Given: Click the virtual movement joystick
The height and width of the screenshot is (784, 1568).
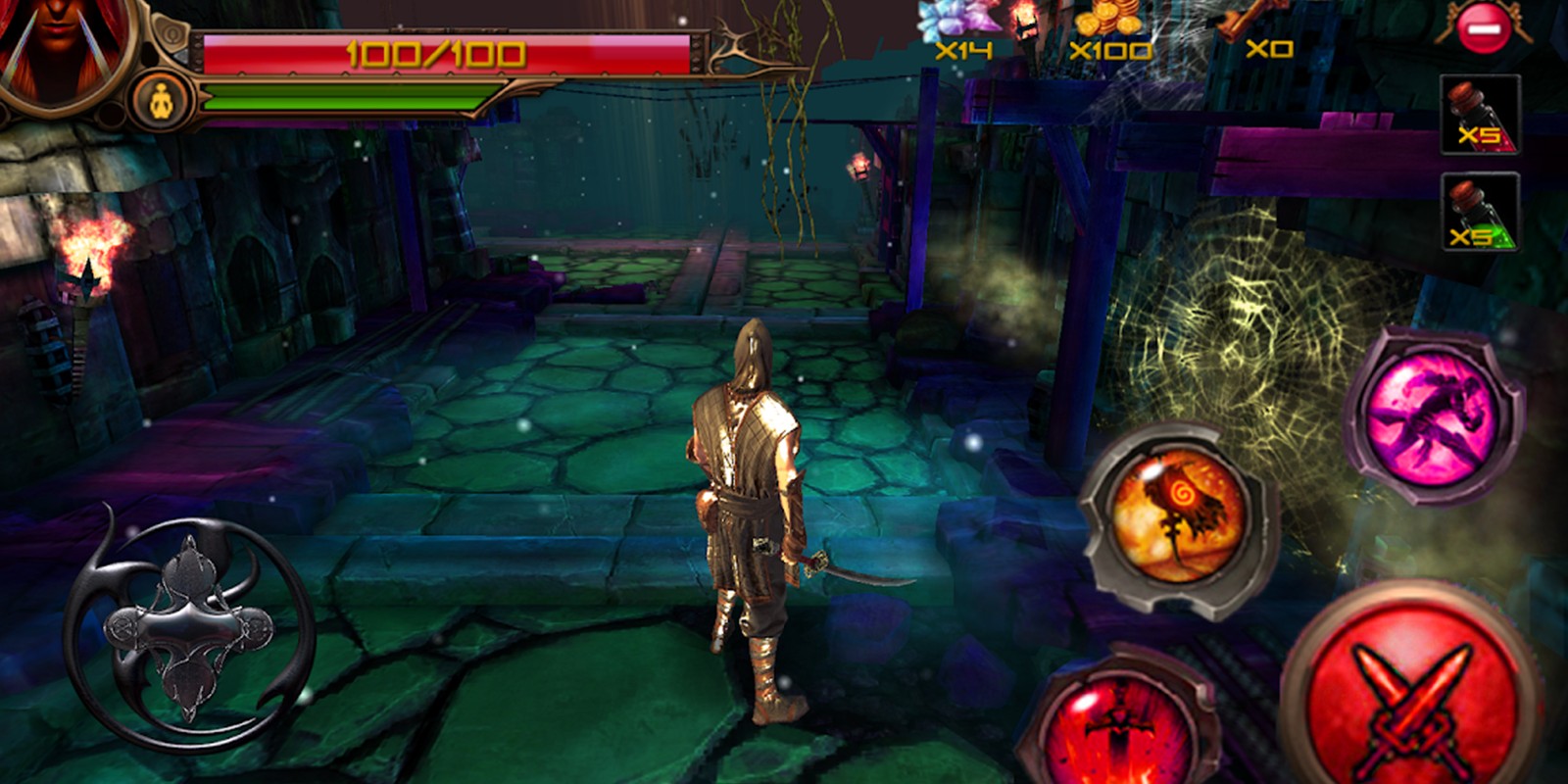Looking at the screenshot, I should tap(190, 627).
